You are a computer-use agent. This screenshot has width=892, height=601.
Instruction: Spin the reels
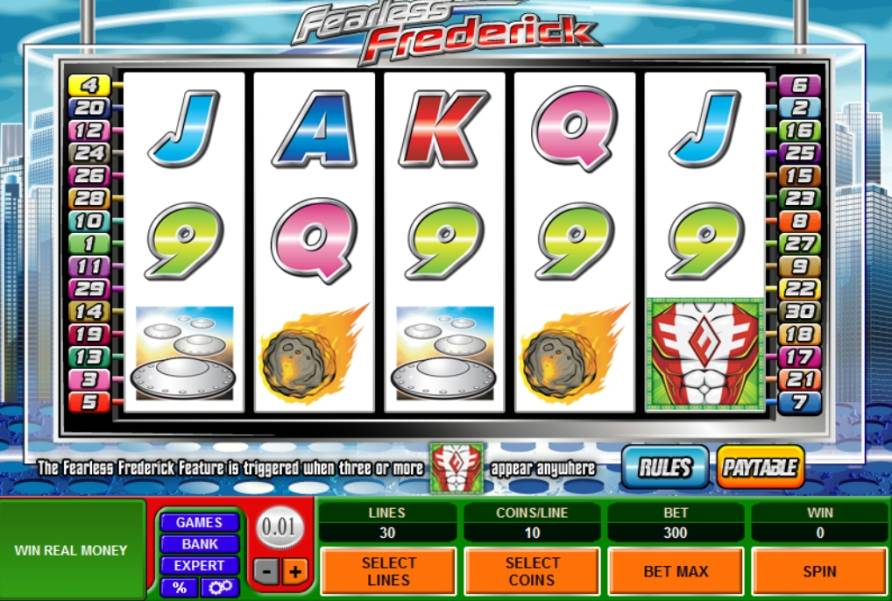819,571
